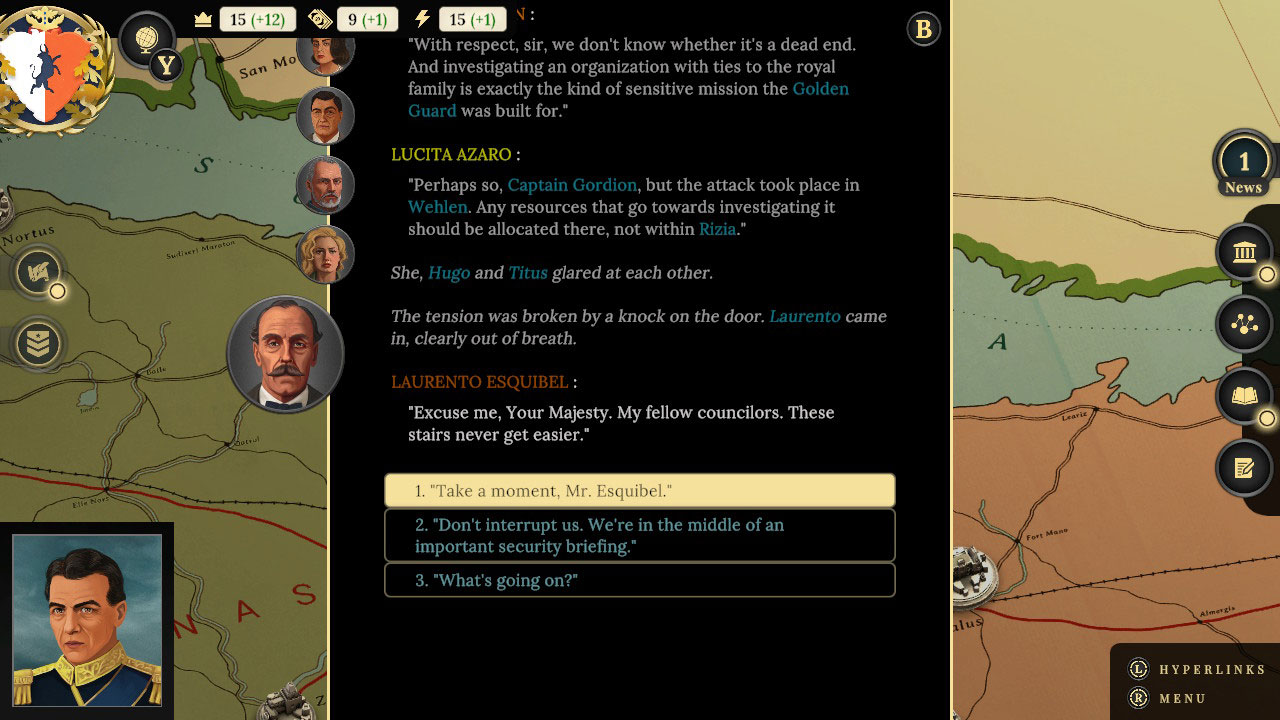Select response 'Take a moment, Mr. Esquibel.'
The image size is (1280, 720).
pyautogui.click(x=640, y=490)
